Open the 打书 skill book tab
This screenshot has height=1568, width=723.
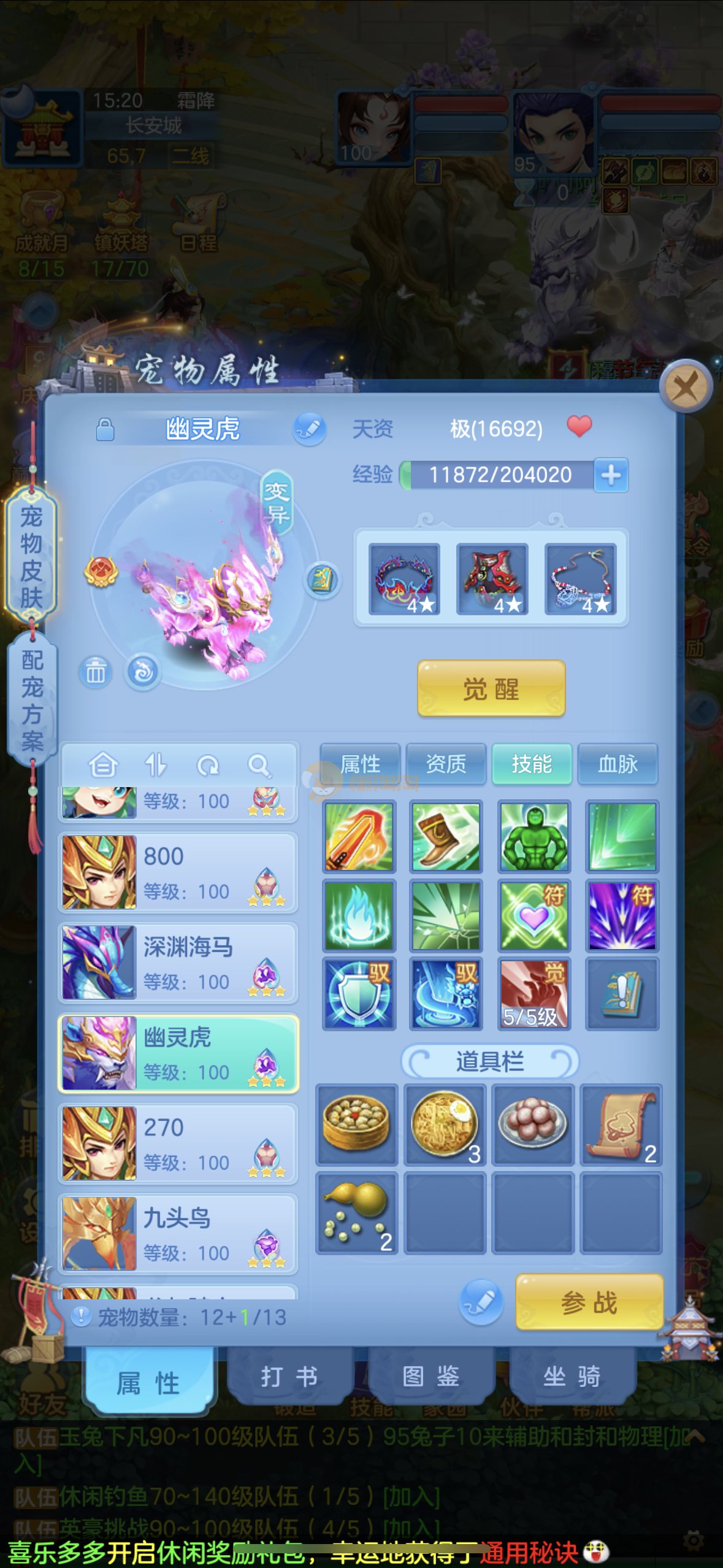pos(289,1377)
